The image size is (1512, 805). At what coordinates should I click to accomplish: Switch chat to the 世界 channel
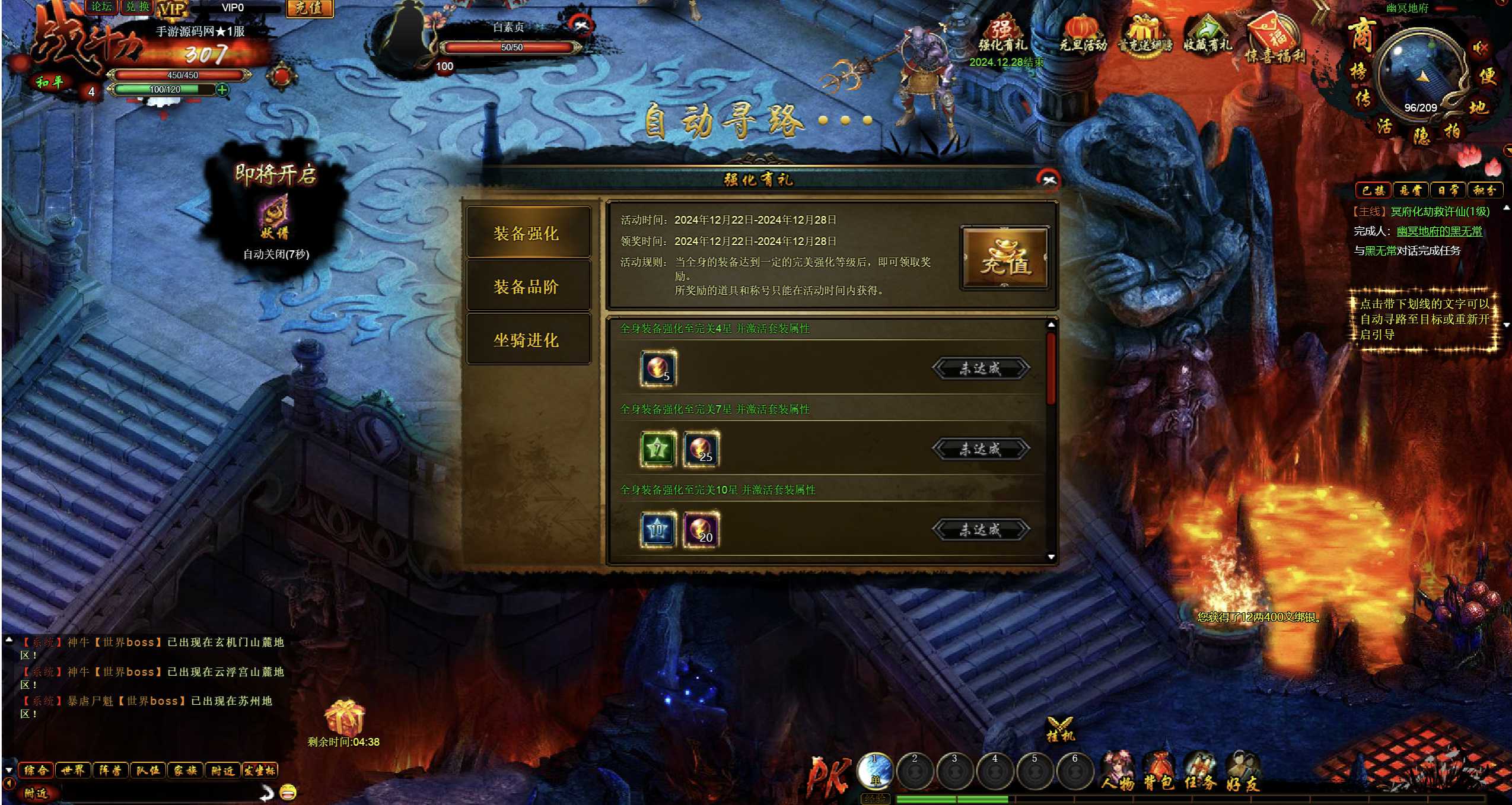[x=73, y=771]
